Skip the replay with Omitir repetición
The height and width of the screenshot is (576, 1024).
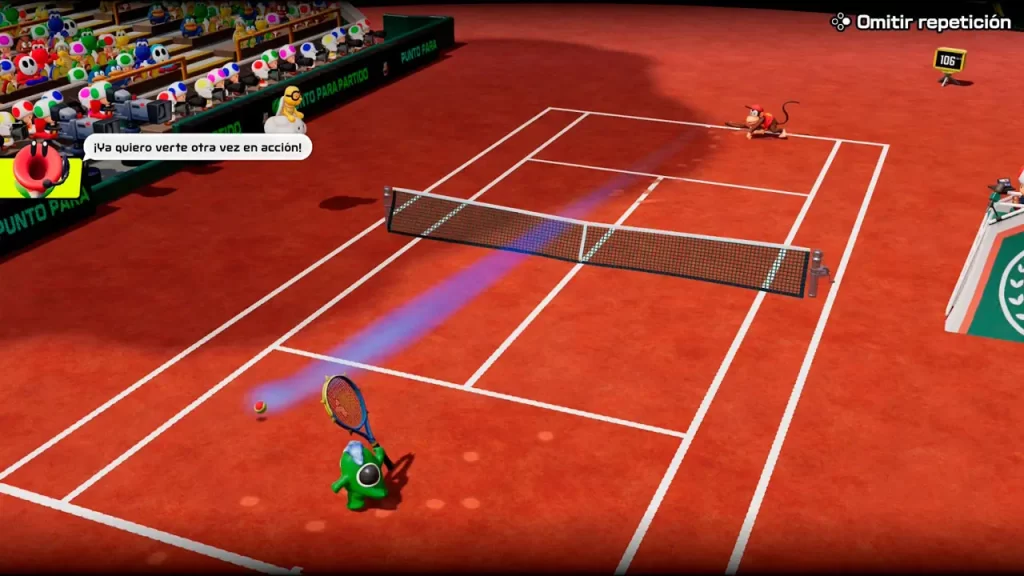click(922, 22)
